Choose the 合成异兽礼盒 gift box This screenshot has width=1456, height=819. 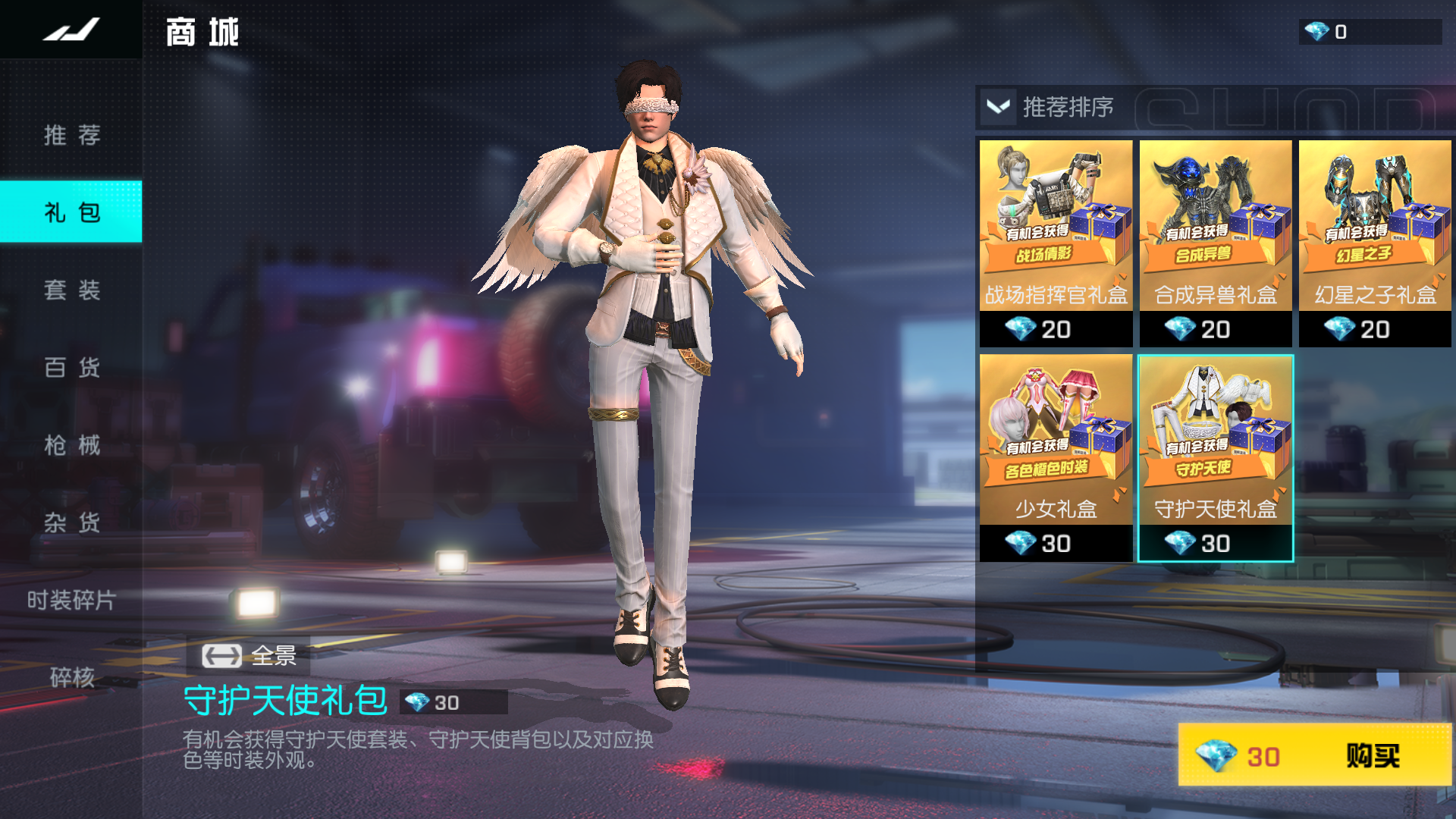tap(1215, 243)
